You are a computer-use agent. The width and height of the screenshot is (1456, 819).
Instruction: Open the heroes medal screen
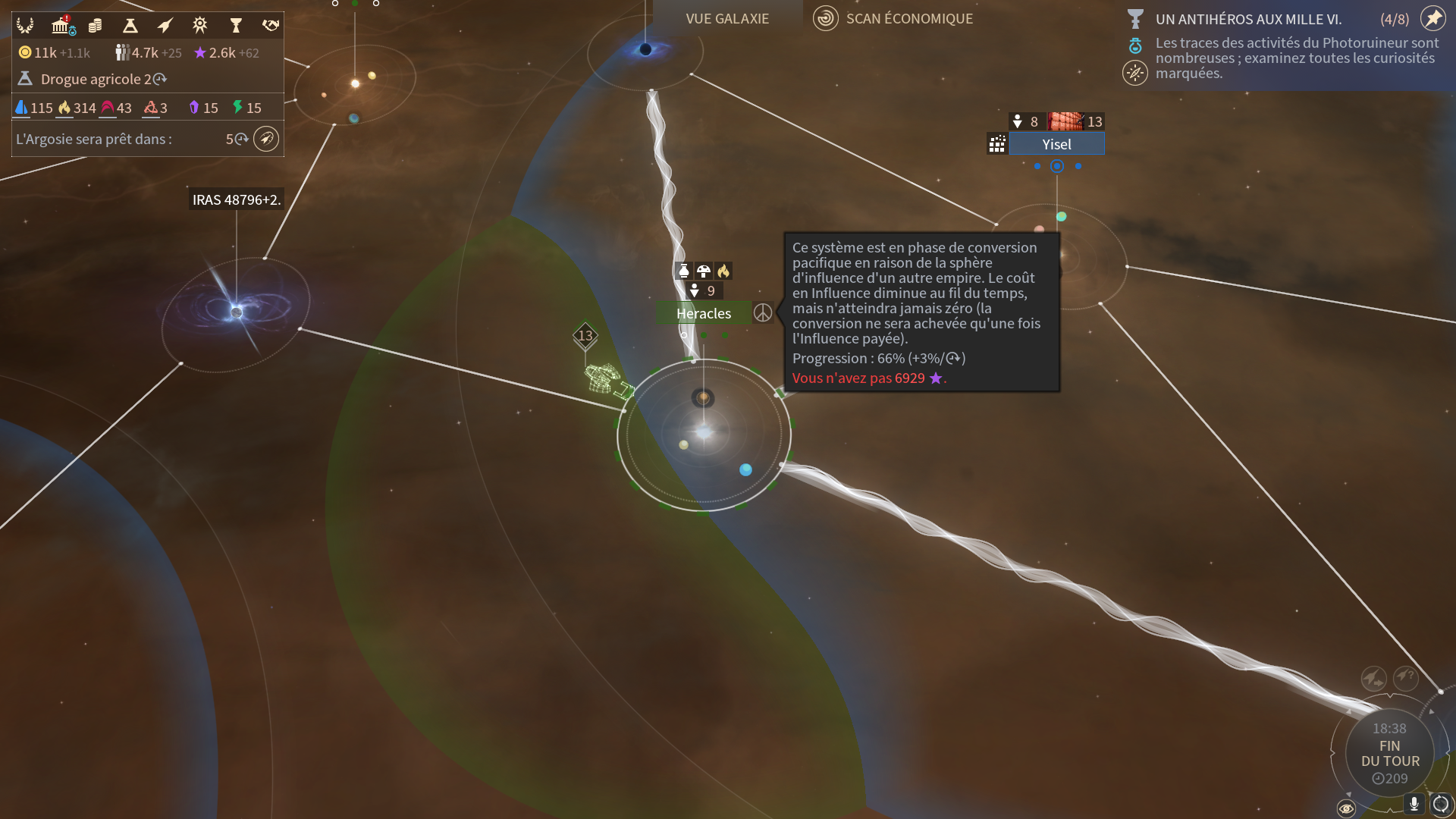tap(200, 26)
